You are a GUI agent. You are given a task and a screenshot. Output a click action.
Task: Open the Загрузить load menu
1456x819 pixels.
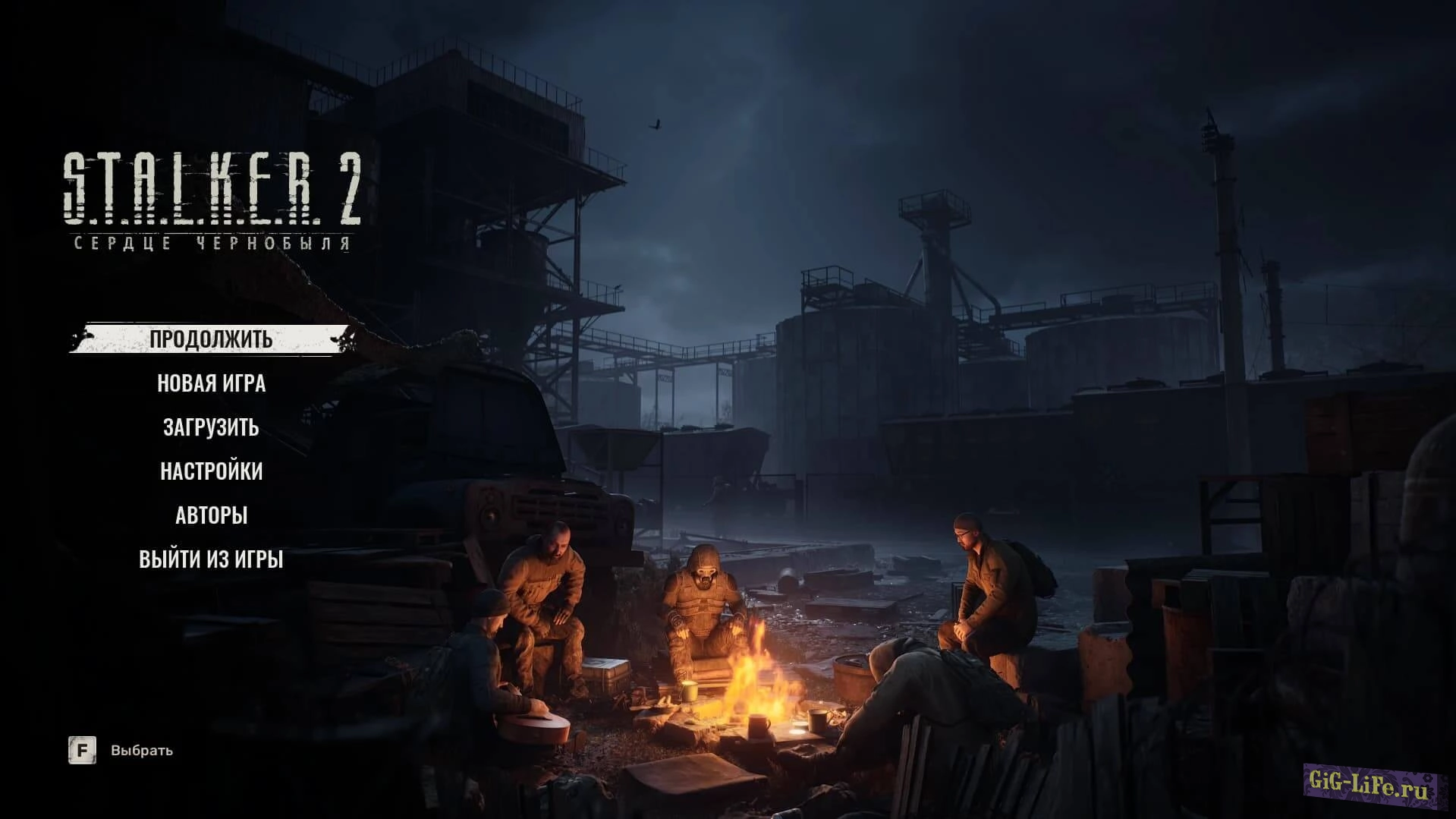point(211,427)
